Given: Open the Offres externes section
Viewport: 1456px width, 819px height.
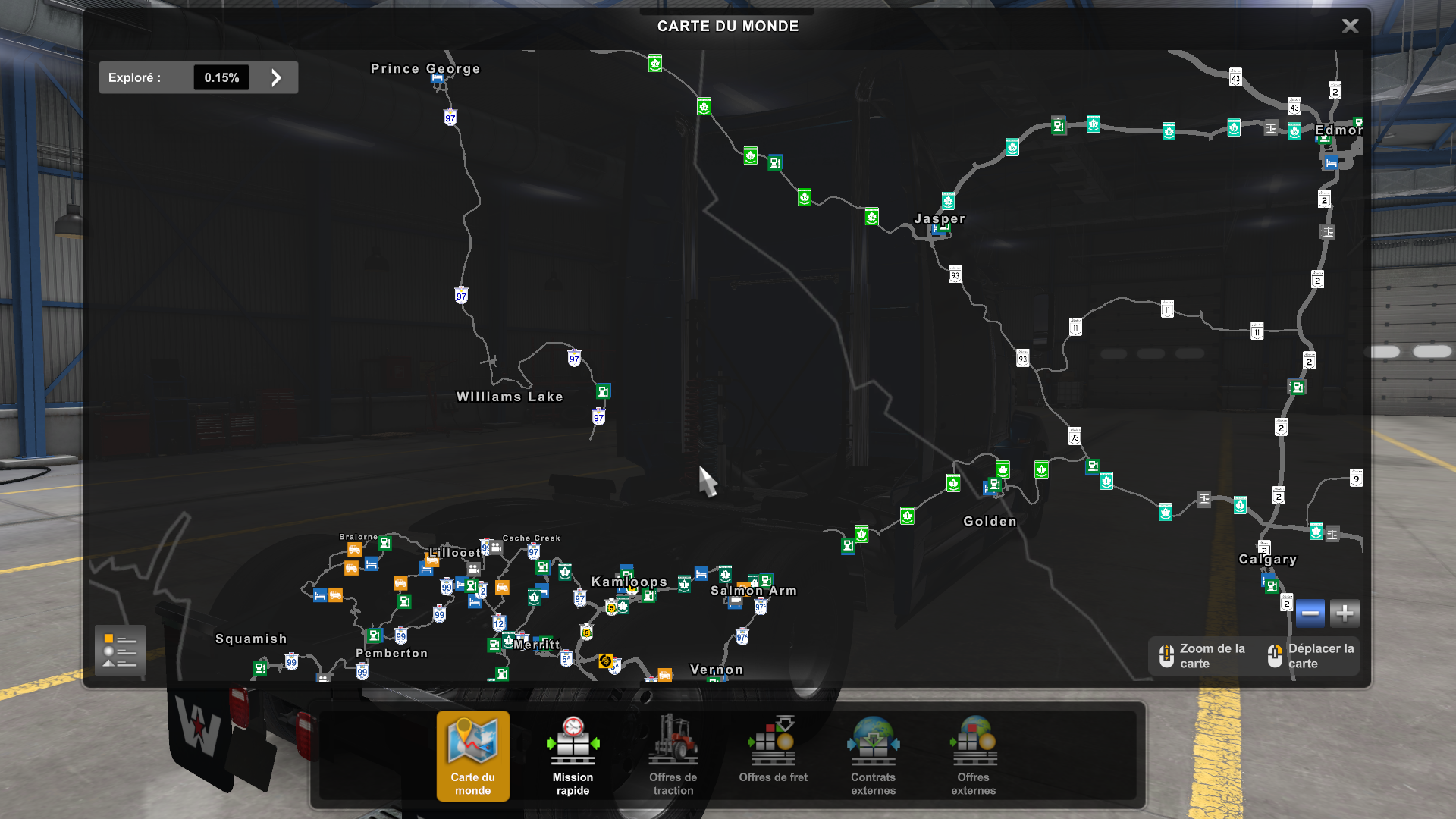Looking at the screenshot, I should [x=973, y=756].
